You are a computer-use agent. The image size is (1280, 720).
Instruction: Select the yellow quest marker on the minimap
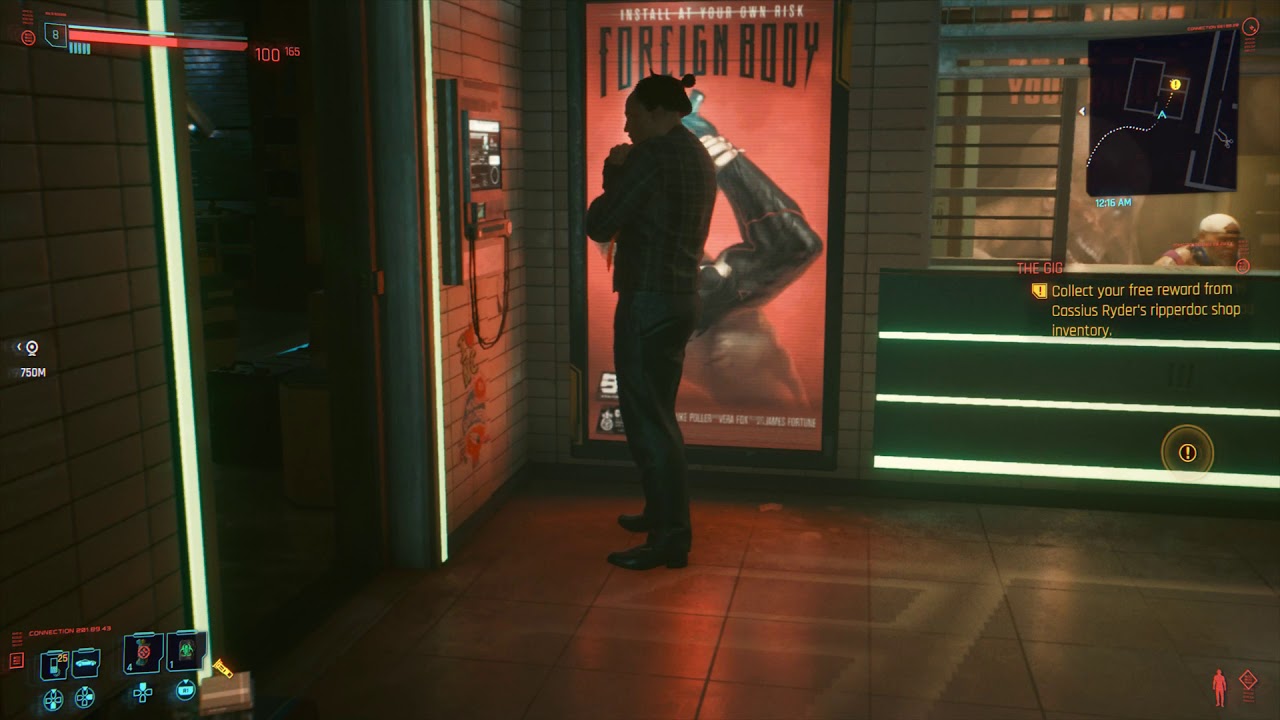point(1175,85)
